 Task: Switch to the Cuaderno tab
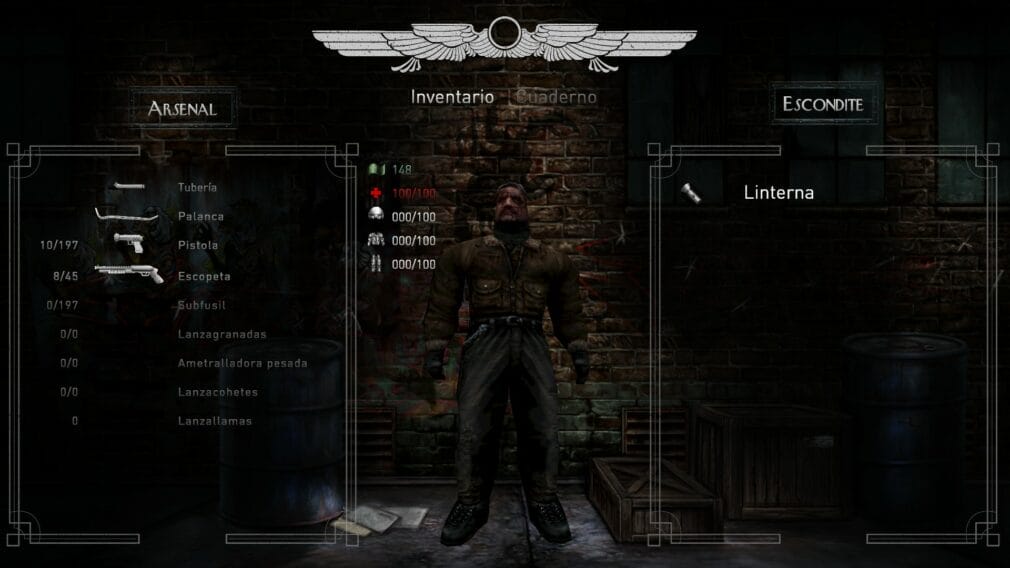pos(557,97)
